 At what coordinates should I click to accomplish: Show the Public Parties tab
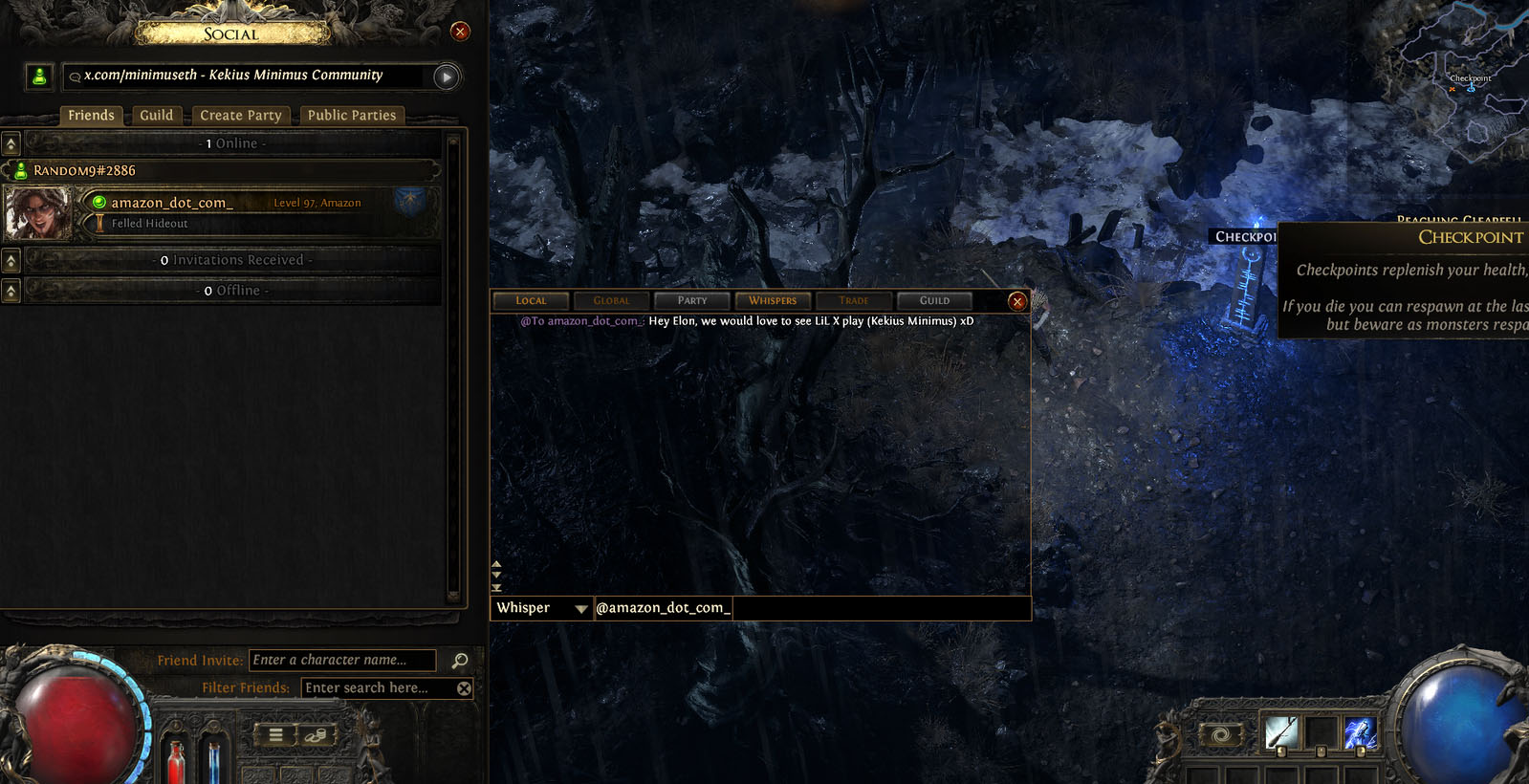(x=351, y=116)
